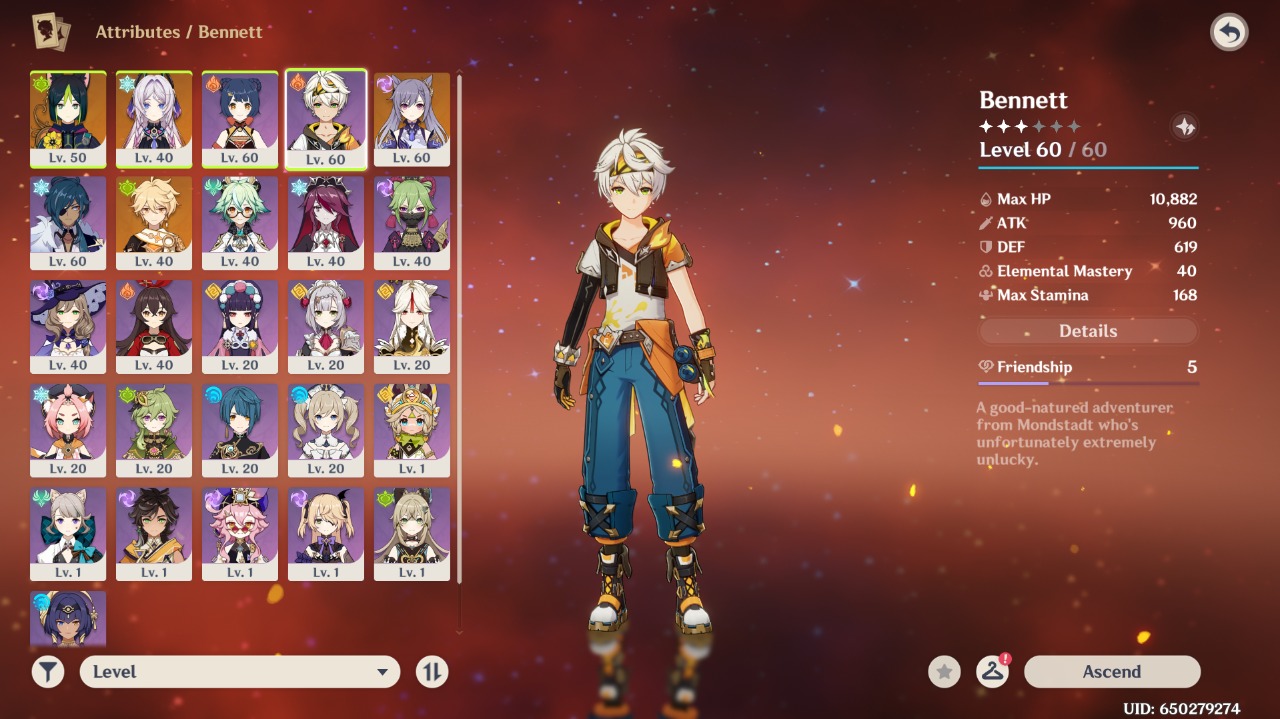Select Keqing's portrait

[x=412, y=118]
